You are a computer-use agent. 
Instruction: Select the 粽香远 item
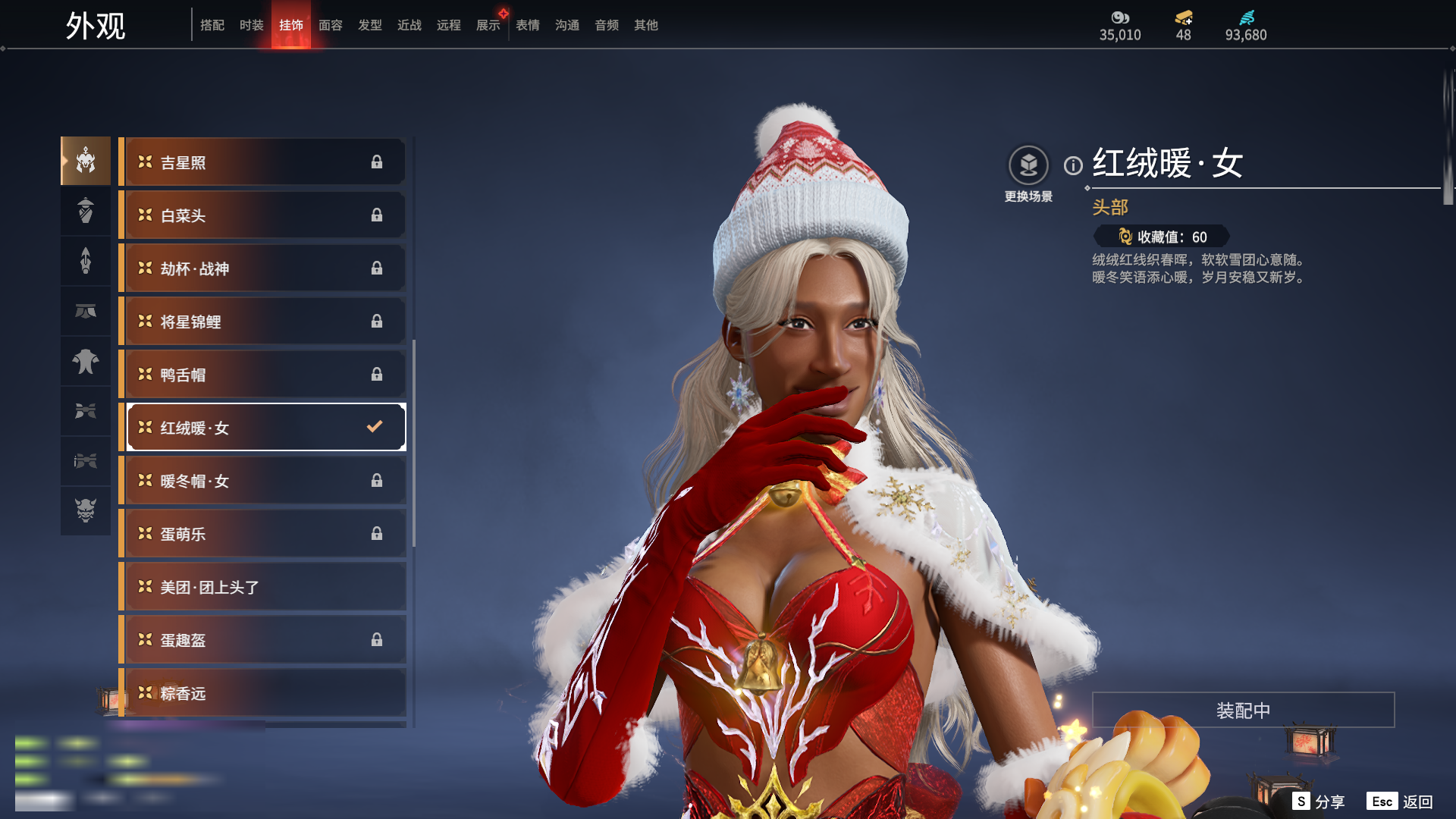[262, 693]
